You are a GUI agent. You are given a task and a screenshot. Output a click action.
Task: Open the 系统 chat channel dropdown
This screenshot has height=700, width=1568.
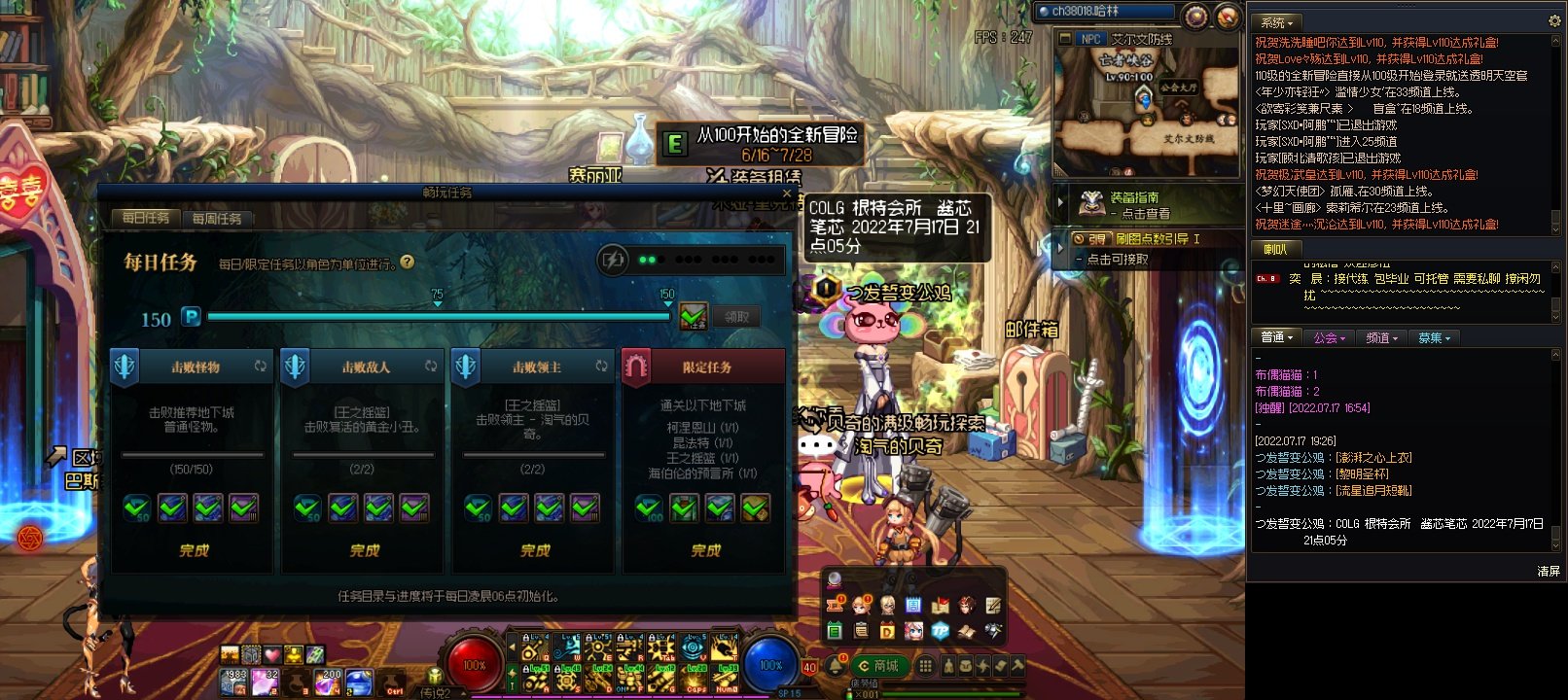point(1277,22)
